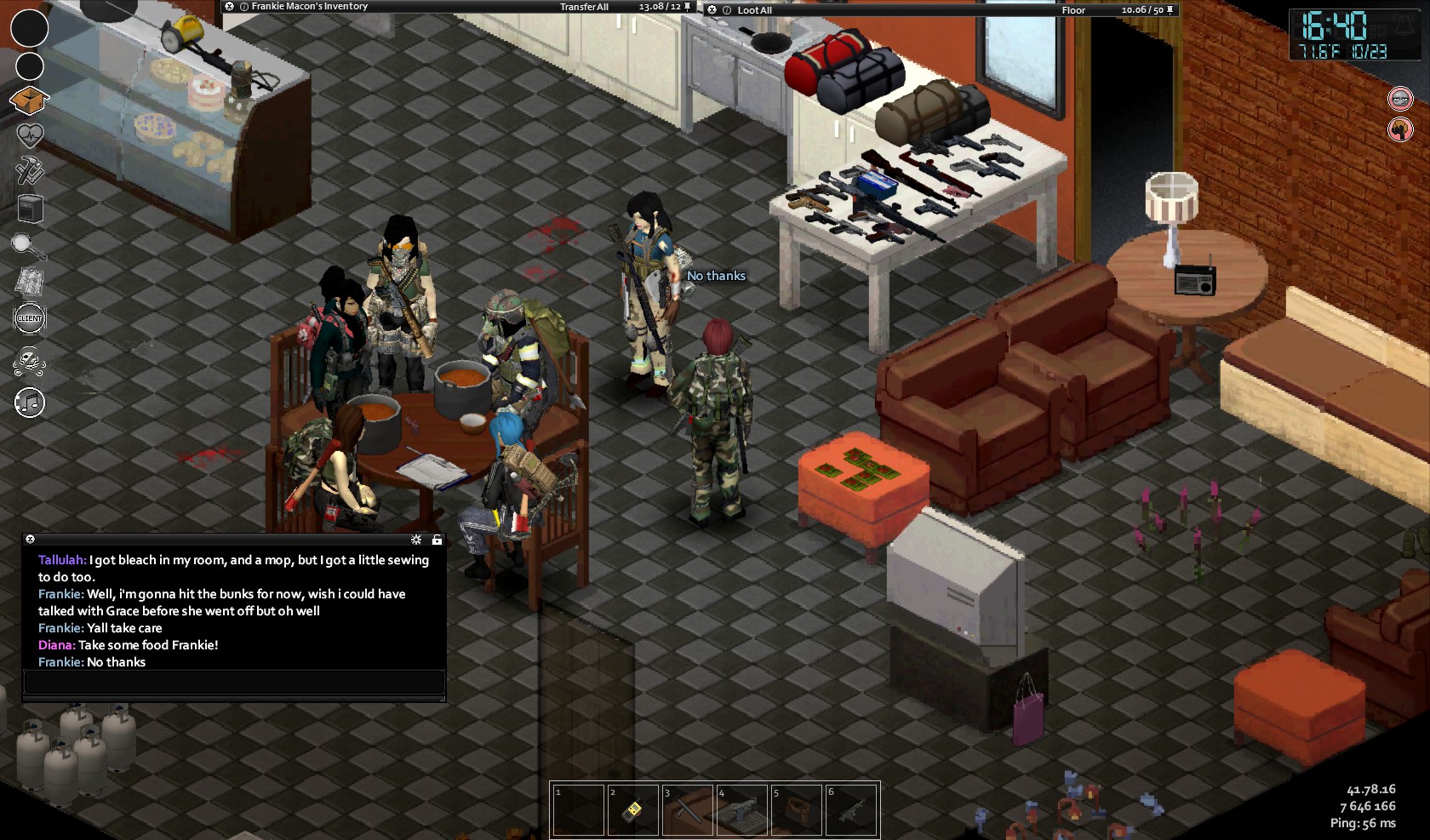Select the pistol hotbar slot
The image size is (1430, 840).
point(741,809)
